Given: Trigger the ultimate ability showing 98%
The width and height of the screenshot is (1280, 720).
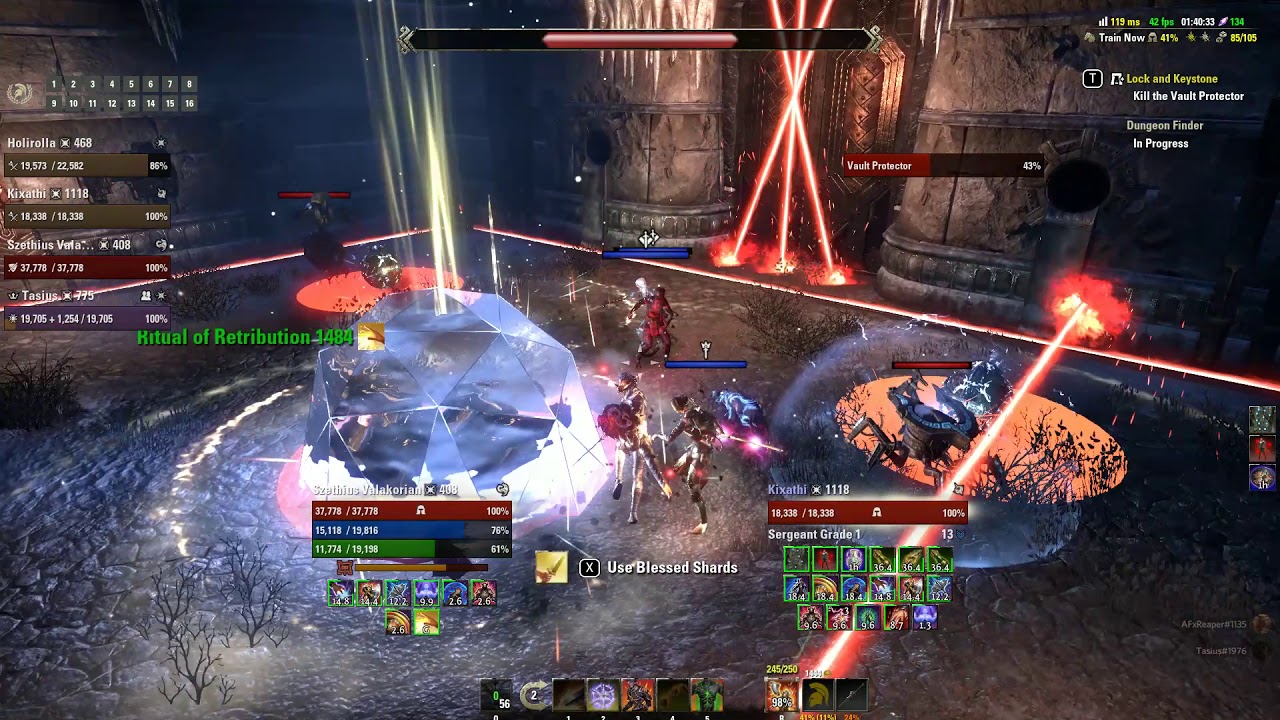Looking at the screenshot, I should click(x=782, y=695).
